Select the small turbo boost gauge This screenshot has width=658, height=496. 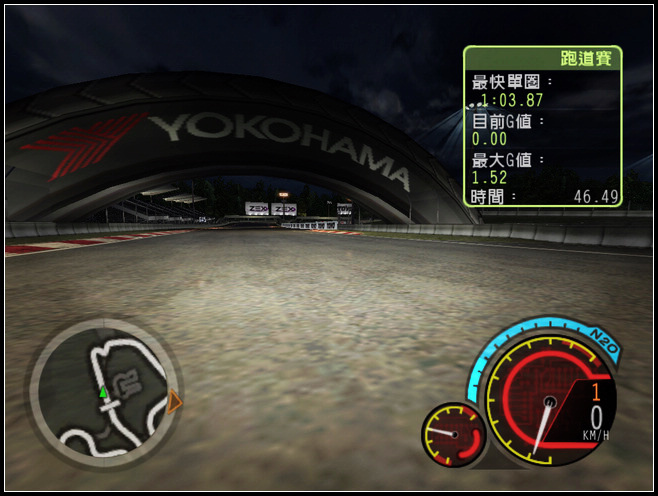(454, 434)
